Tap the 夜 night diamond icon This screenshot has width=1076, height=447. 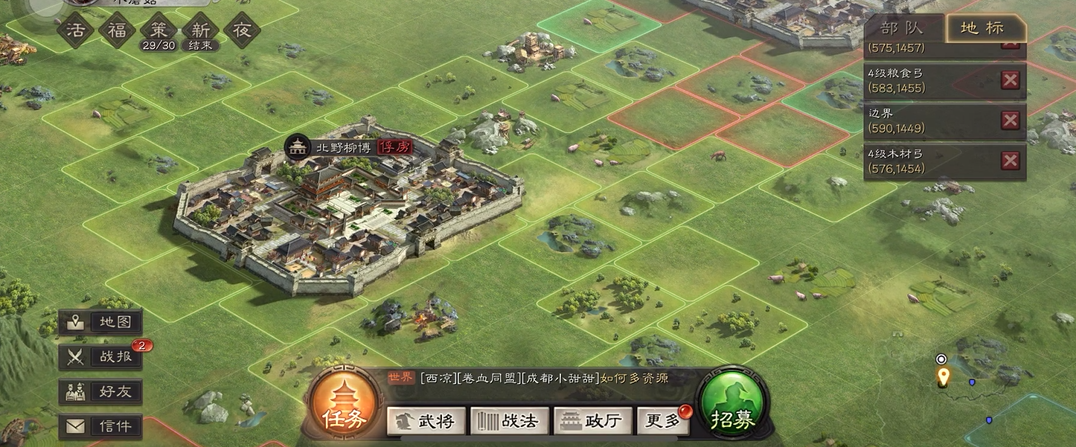click(x=242, y=30)
